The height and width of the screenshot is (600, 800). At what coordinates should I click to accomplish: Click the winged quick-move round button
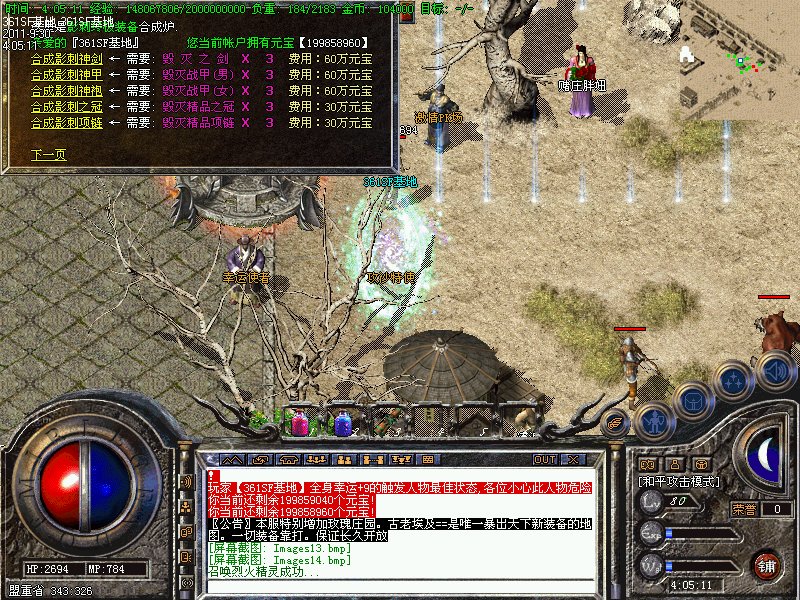pyautogui.click(x=617, y=423)
